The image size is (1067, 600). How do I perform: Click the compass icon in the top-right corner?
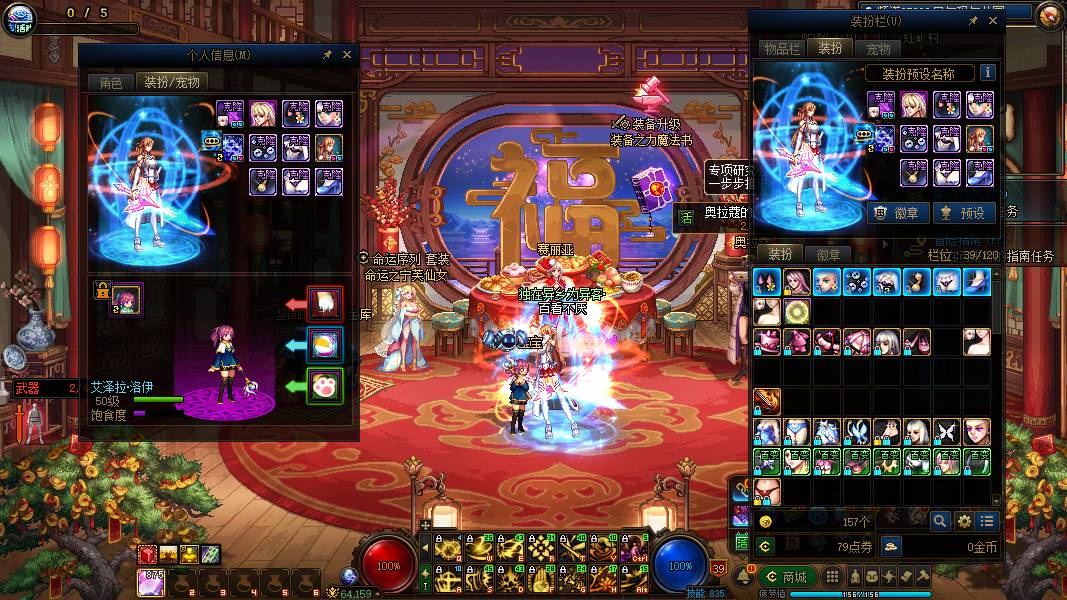[x=1049, y=15]
